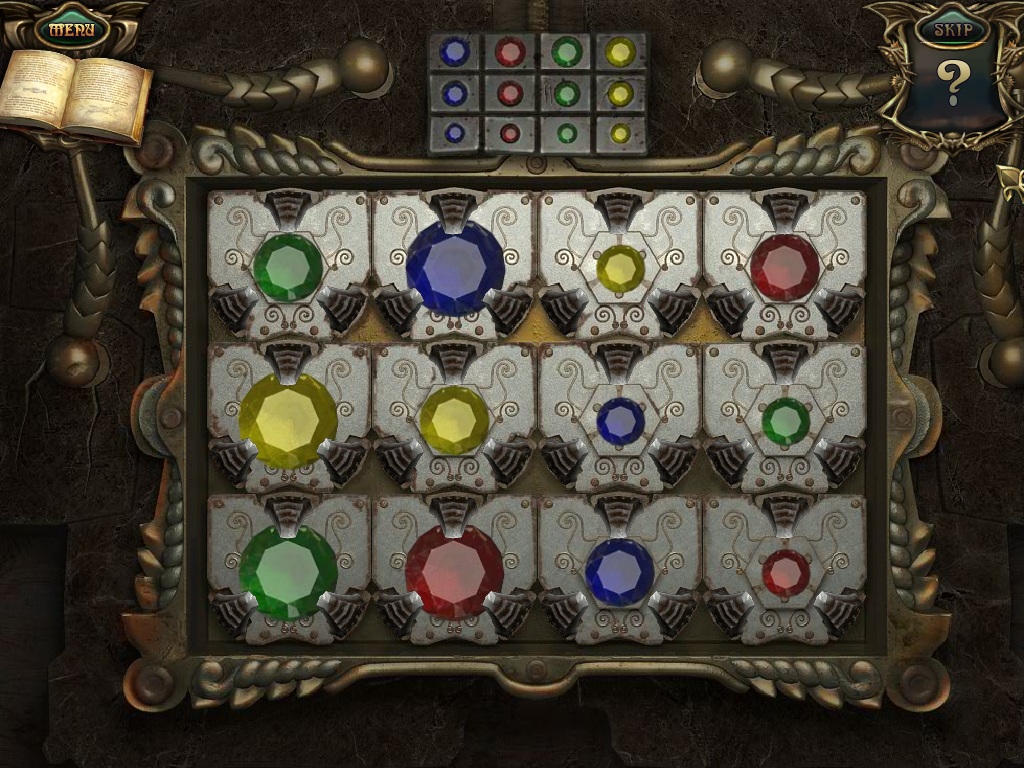Select the small green gem tile
1024x772 pixels.
click(786, 422)
